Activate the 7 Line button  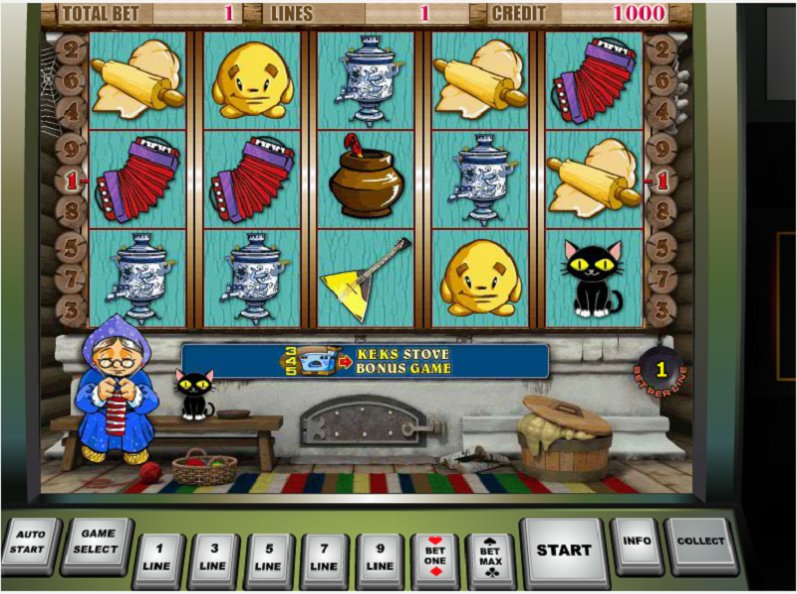[x=325, y=557]
